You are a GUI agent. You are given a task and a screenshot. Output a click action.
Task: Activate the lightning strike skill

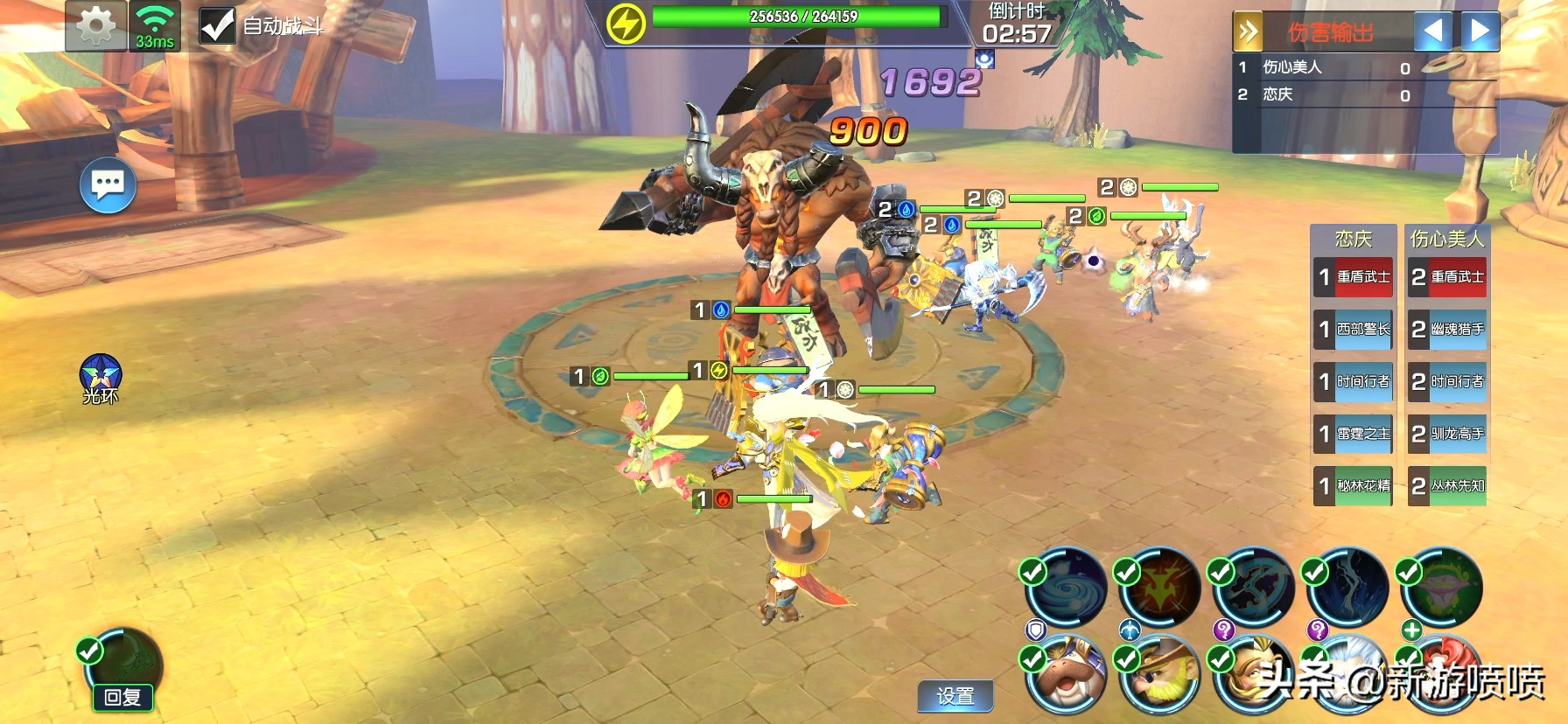click(1349, 588)
